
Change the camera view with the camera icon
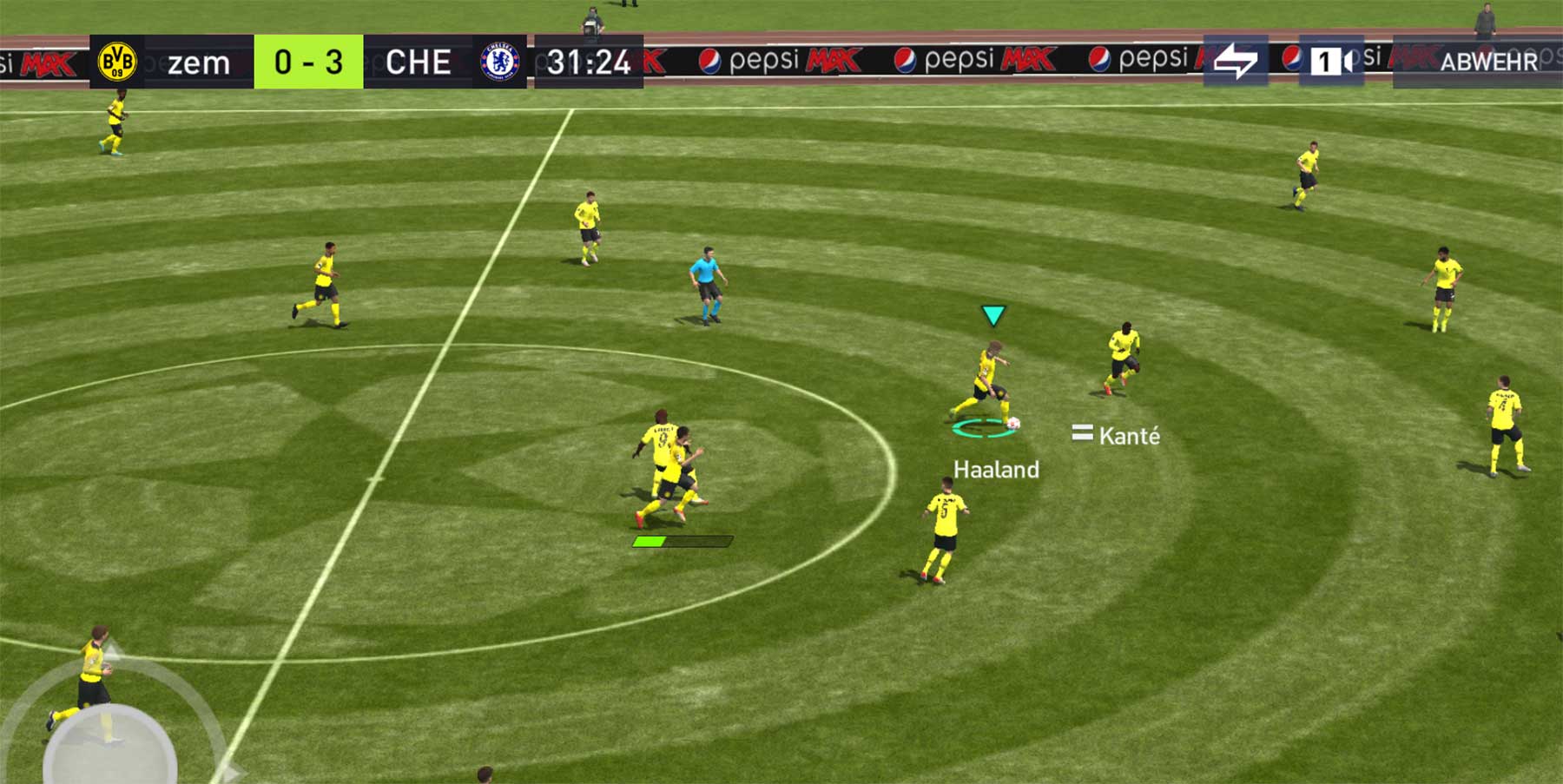click(x=1330, y=61)
